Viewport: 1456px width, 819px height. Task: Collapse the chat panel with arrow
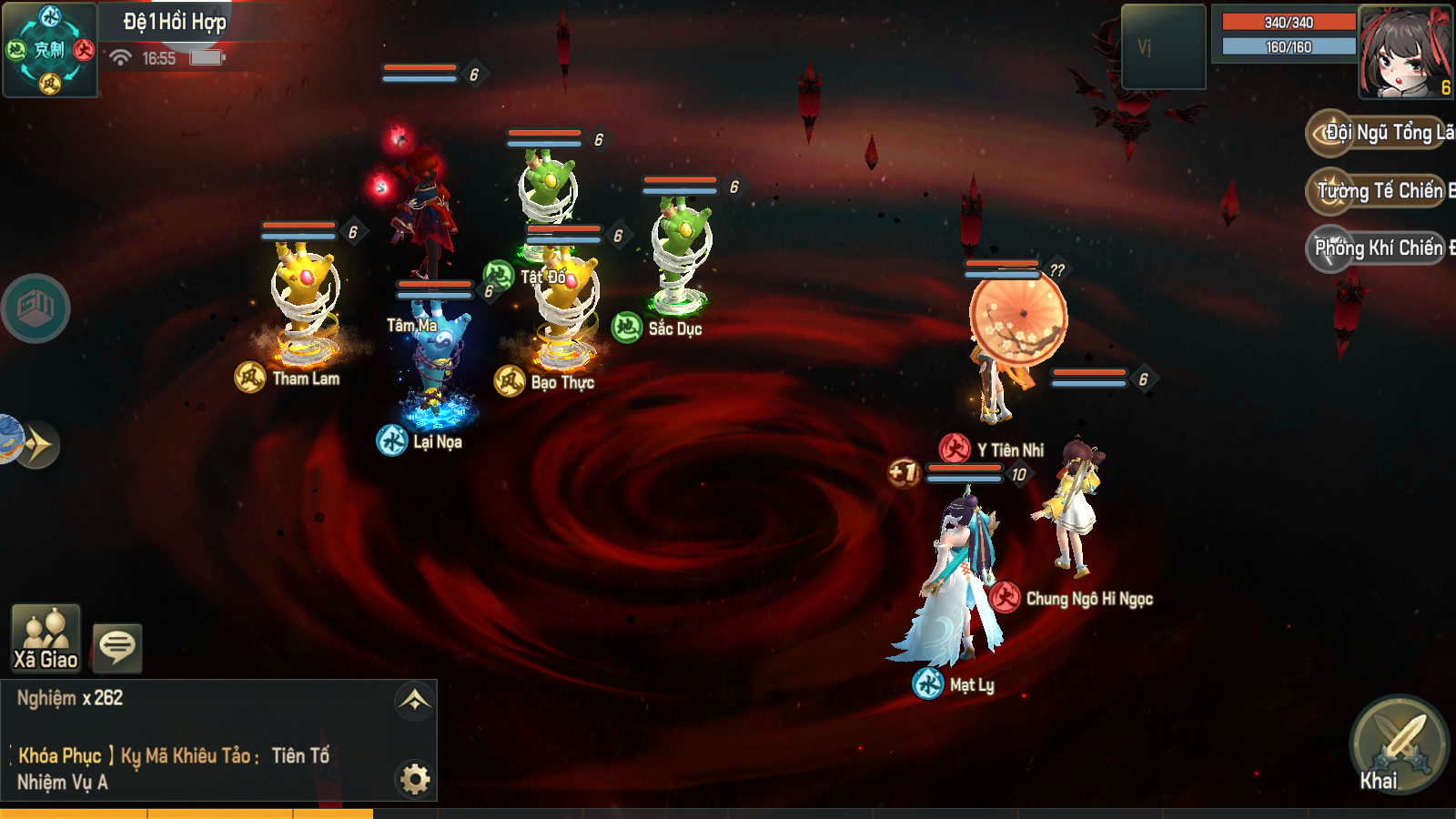[x=414, y=700]
